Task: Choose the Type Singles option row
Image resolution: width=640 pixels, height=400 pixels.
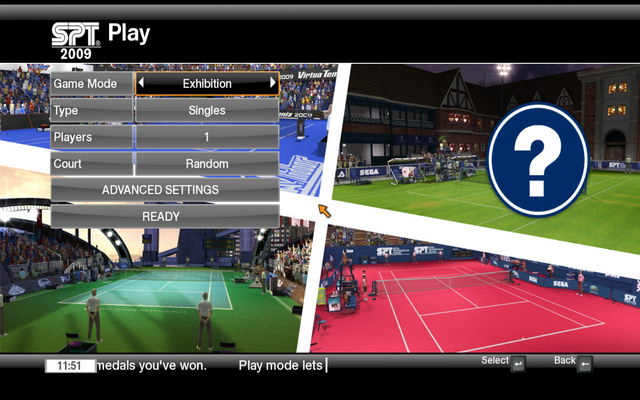Action: click(207, 110)
